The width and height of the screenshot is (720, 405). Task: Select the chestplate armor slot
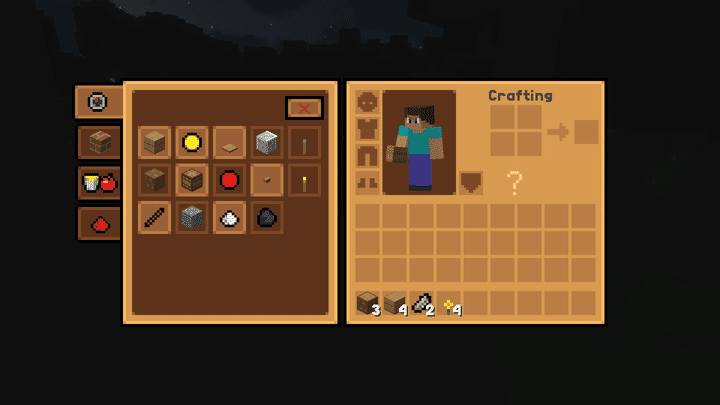point(368,129)
